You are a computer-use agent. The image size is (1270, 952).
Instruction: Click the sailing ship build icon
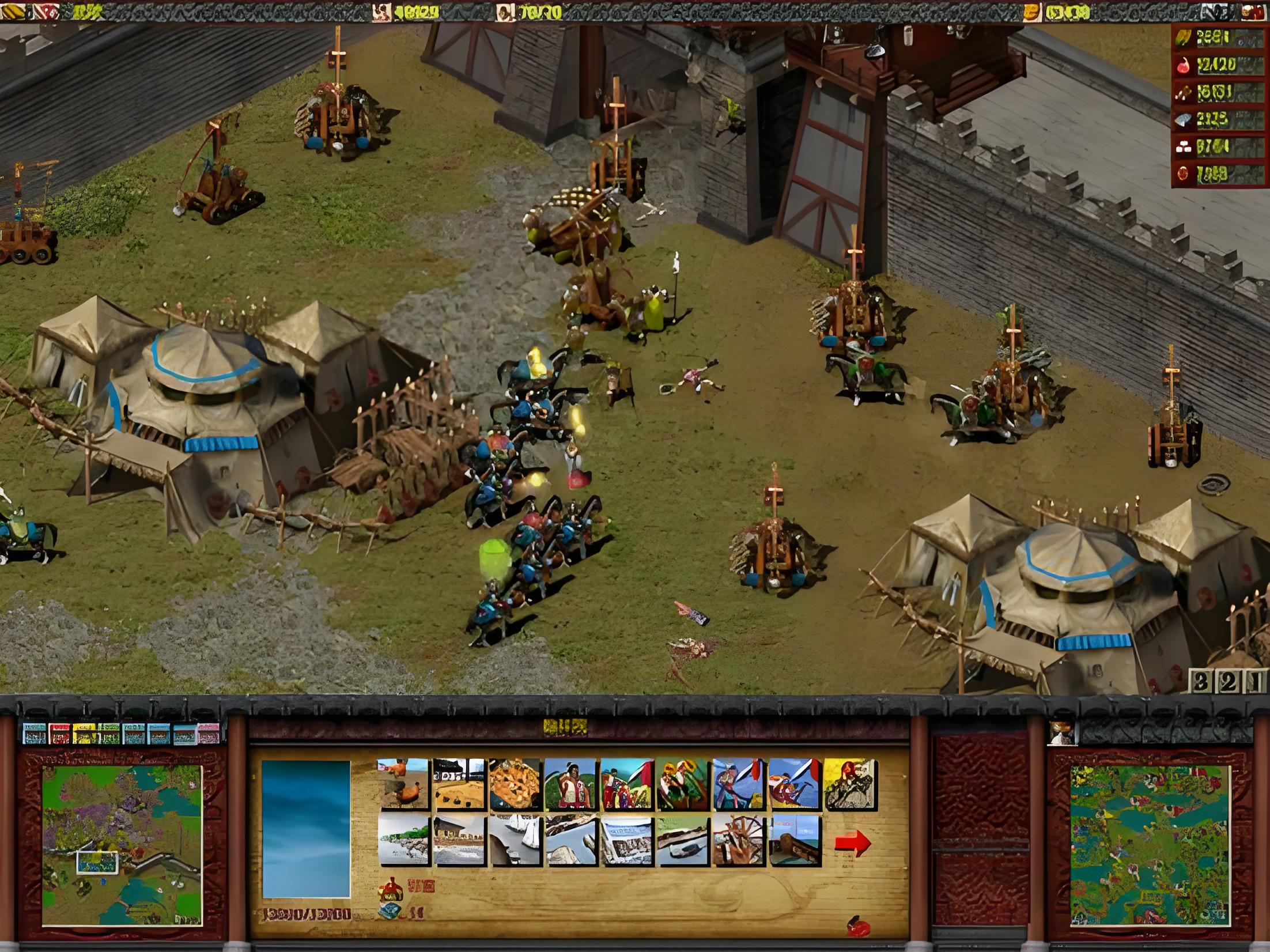pos(515,841)
